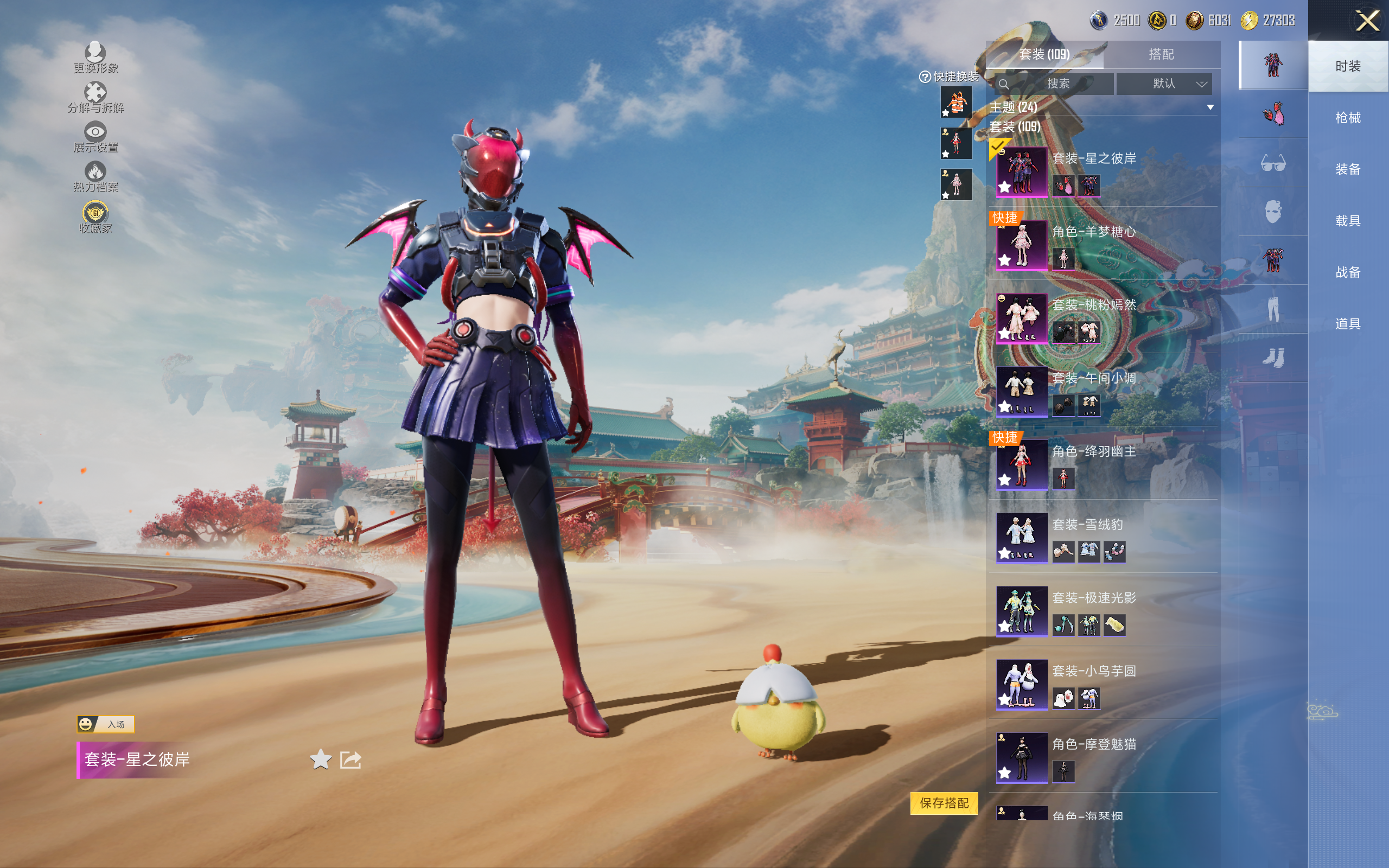The image size is (1389, 868).
Task: Select the glasses accessory category icon
Action: [x=1272, y=164]
